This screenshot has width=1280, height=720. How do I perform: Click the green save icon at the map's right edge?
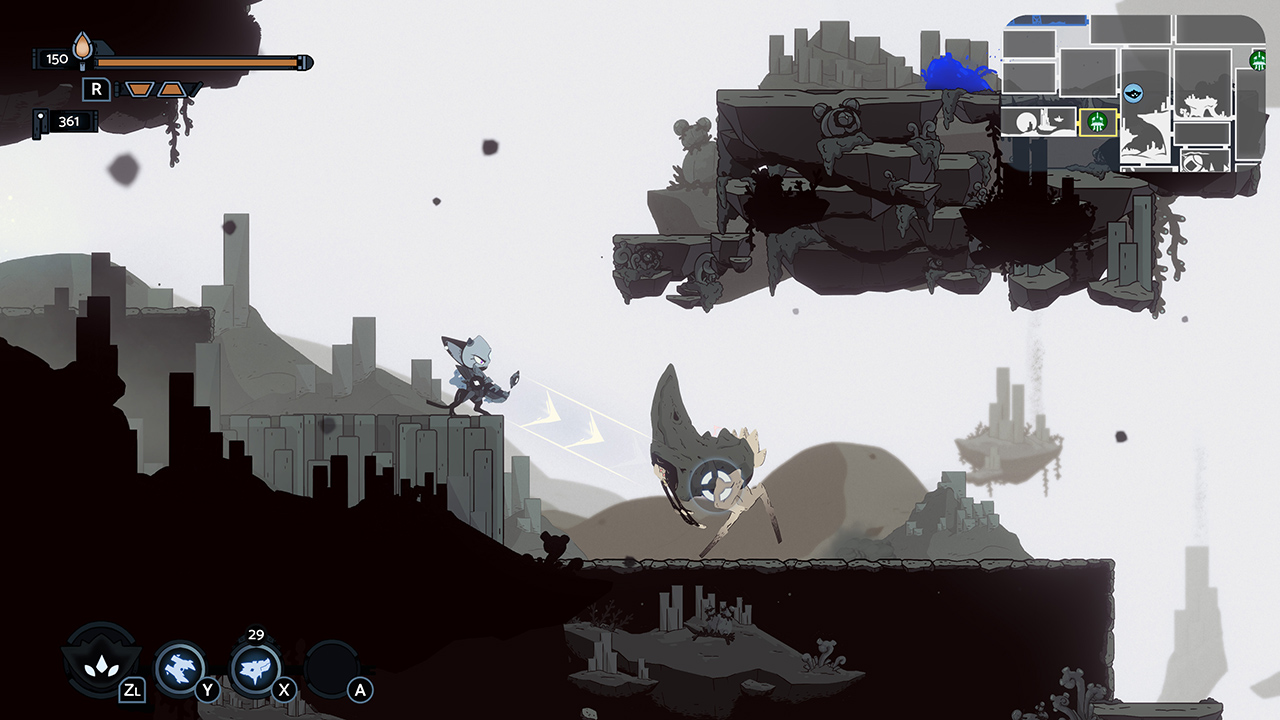tap(1259, 61)
